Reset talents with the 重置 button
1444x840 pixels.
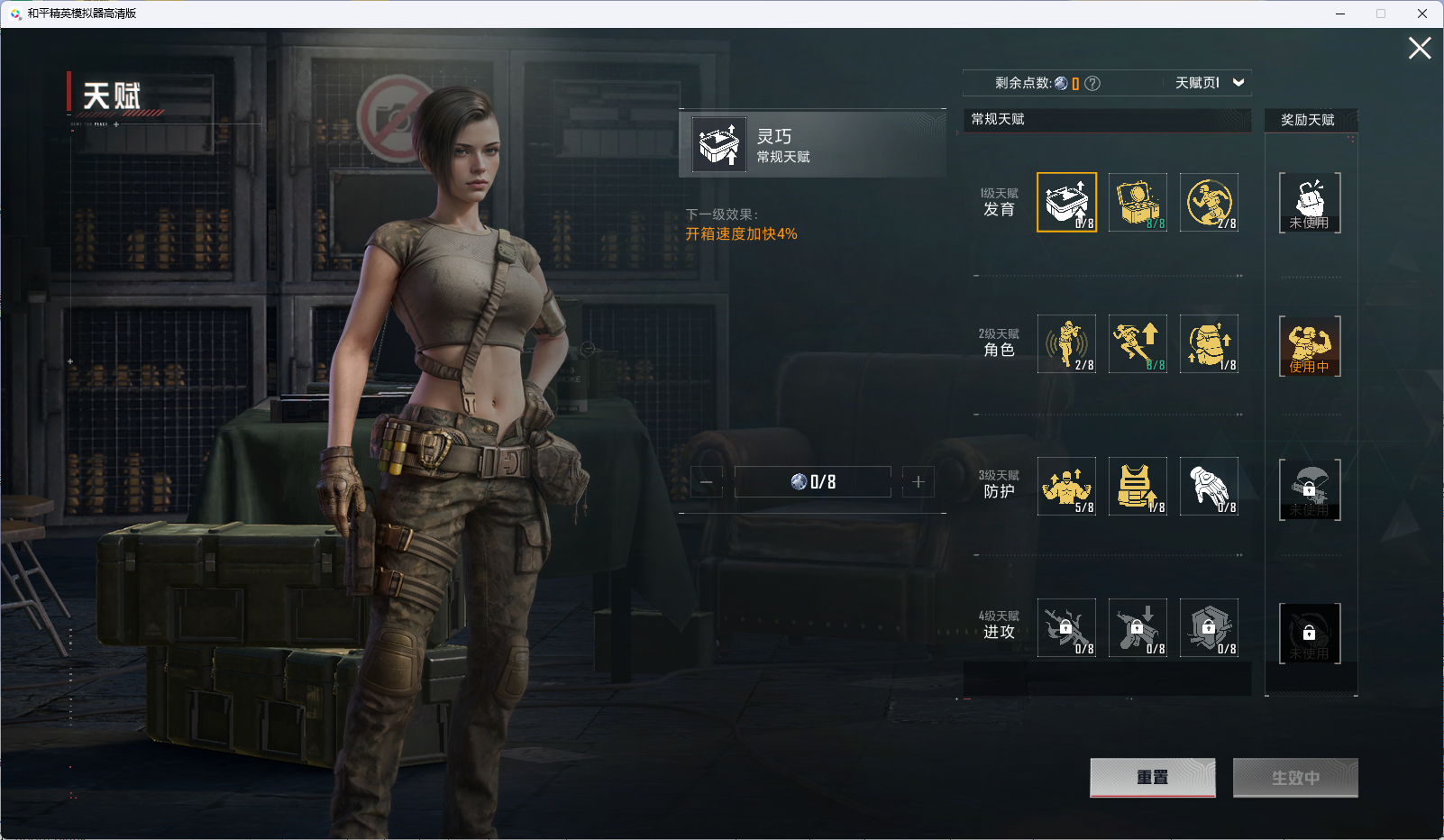(1152, 777)
